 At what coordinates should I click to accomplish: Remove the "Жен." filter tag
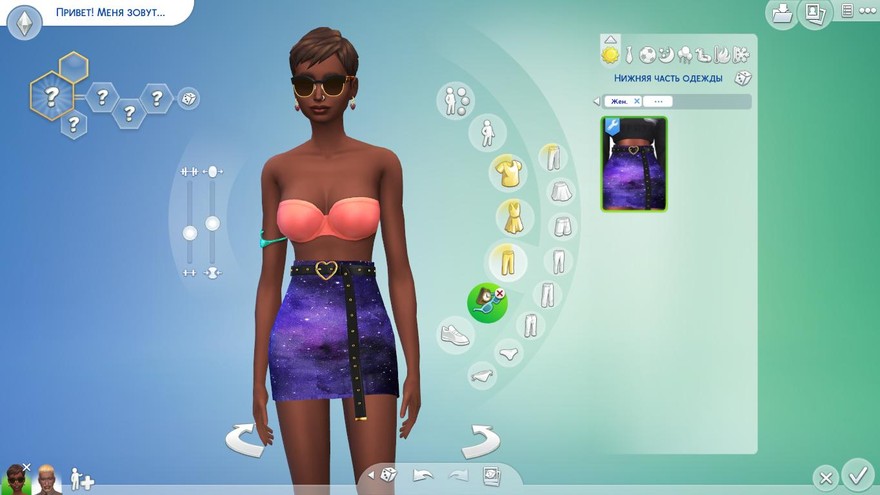click(637, 101)
